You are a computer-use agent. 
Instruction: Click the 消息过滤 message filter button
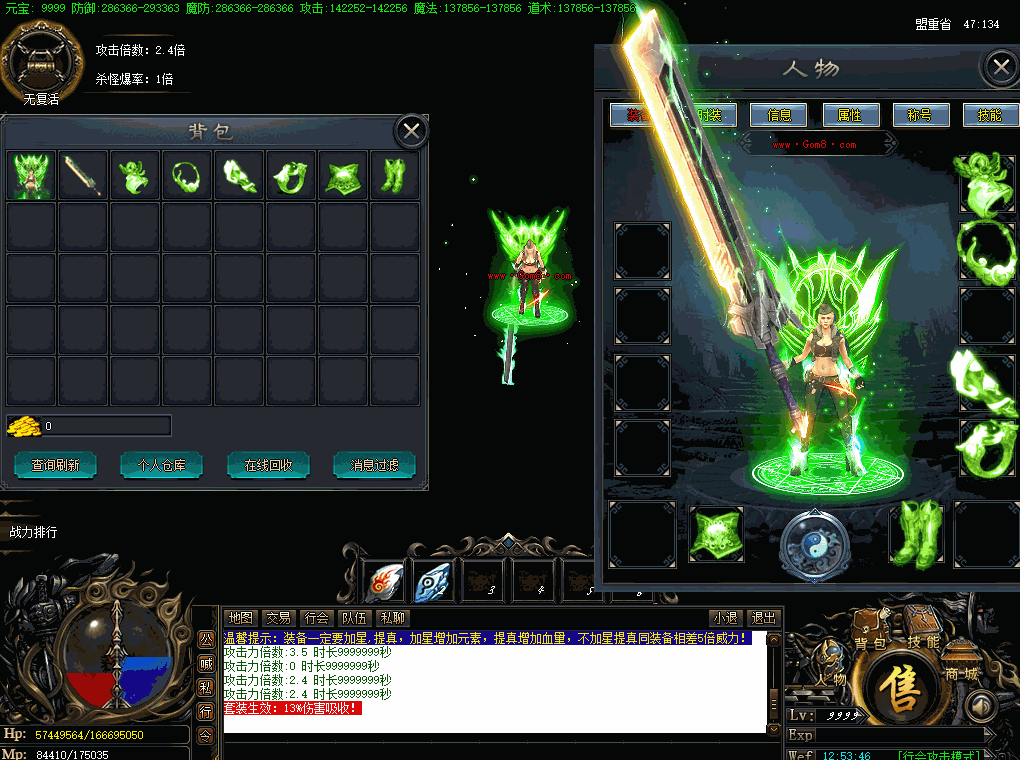[x=375, y=465]
